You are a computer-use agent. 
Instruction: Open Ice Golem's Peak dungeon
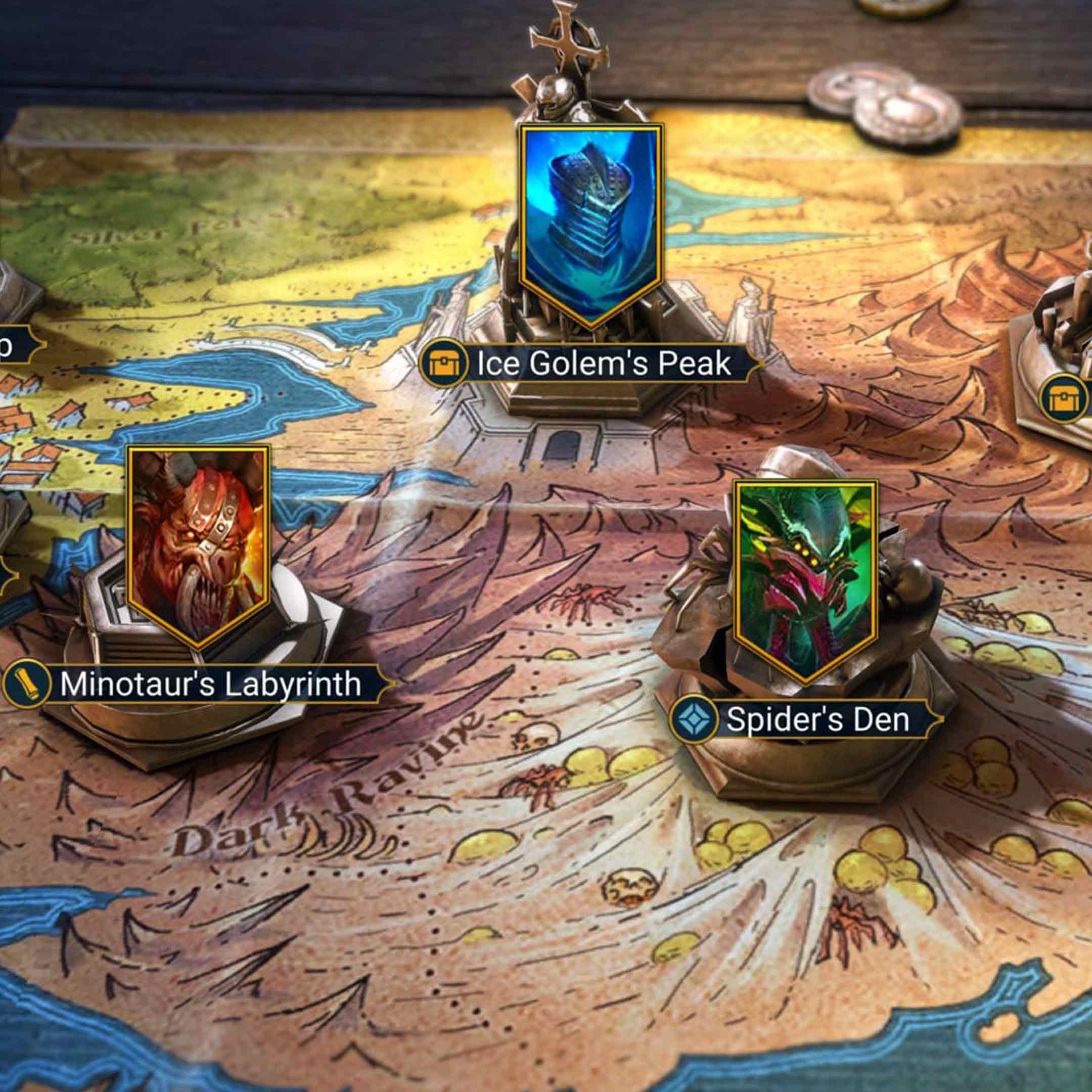coord(604,363)
